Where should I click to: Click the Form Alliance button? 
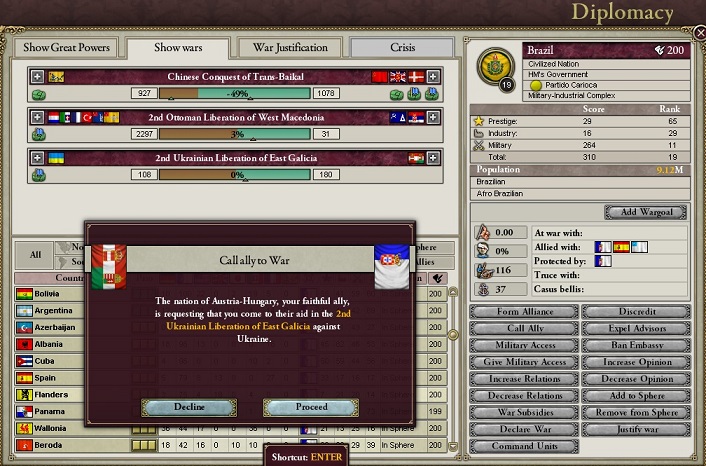(523, 312)
